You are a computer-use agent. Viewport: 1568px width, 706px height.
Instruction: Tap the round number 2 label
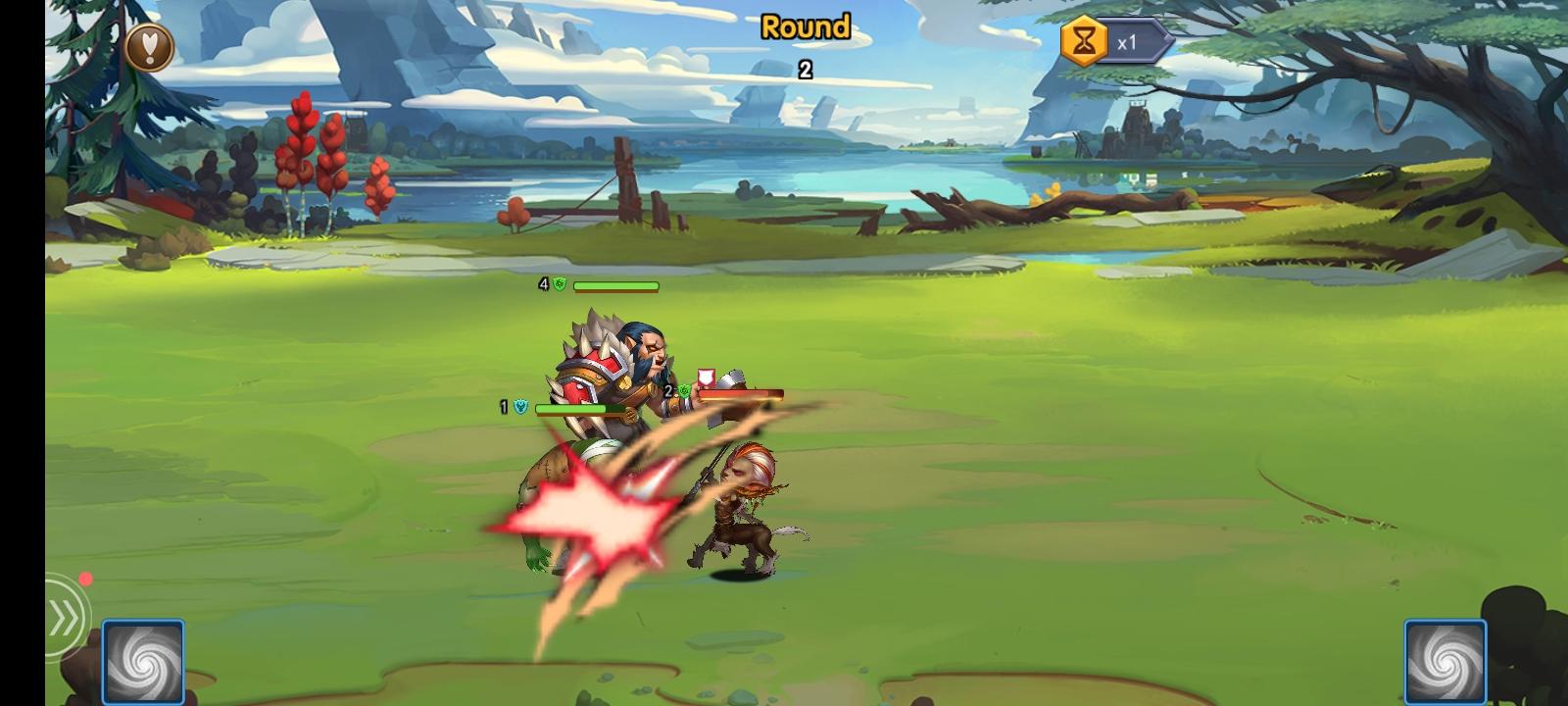pos(806,69)
